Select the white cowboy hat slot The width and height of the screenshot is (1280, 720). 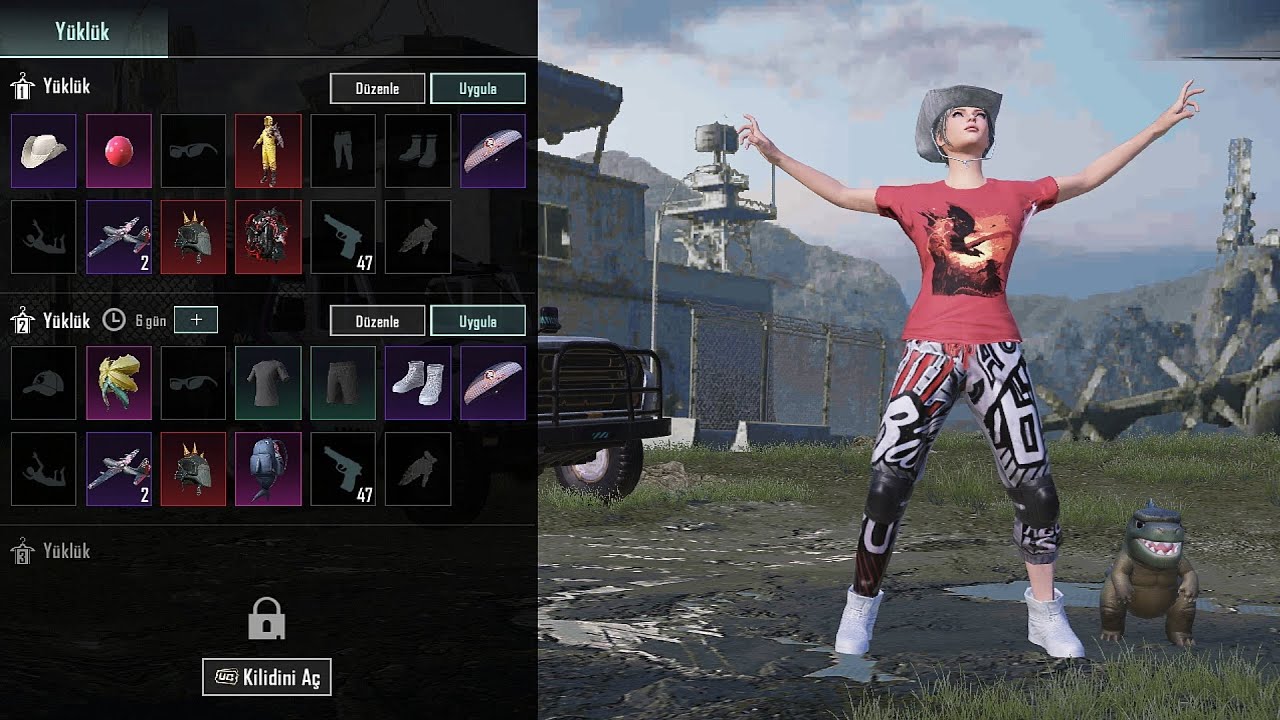pos(44,151)
